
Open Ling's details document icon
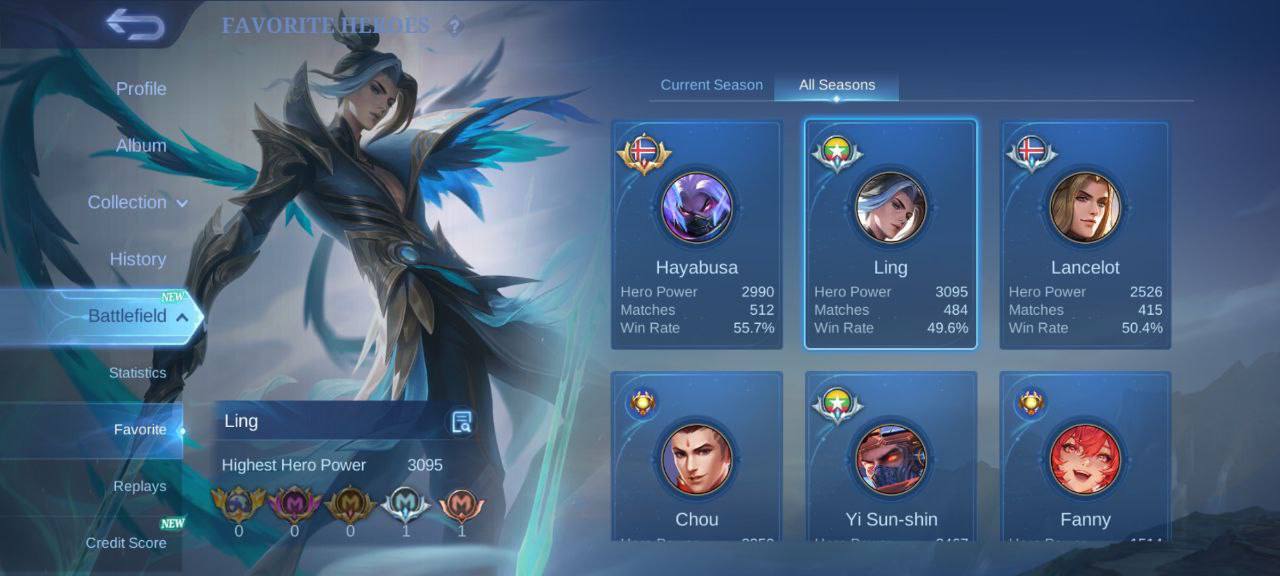(461, 422)
